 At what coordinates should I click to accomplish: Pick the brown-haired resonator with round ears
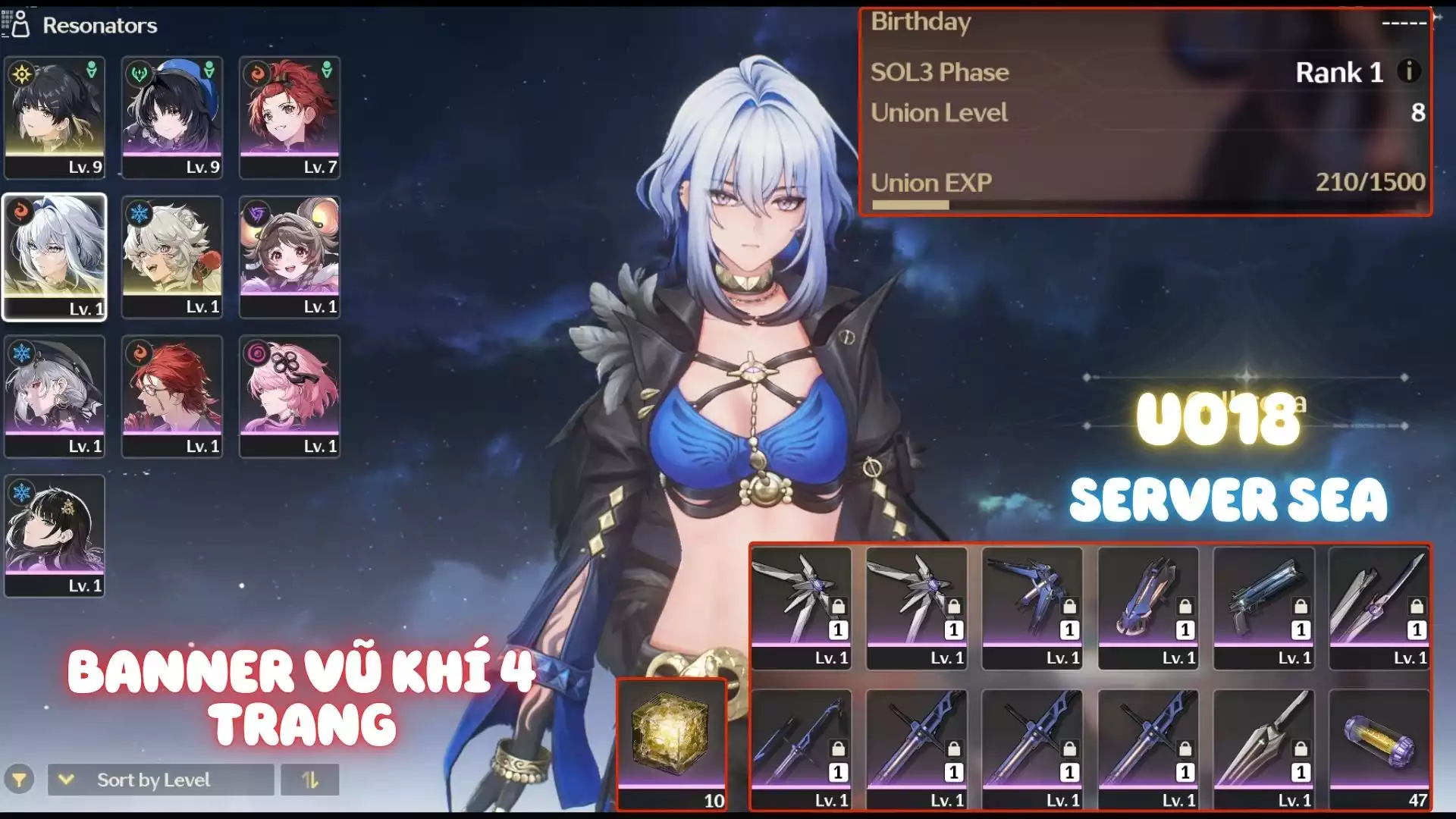pos(290,256)
